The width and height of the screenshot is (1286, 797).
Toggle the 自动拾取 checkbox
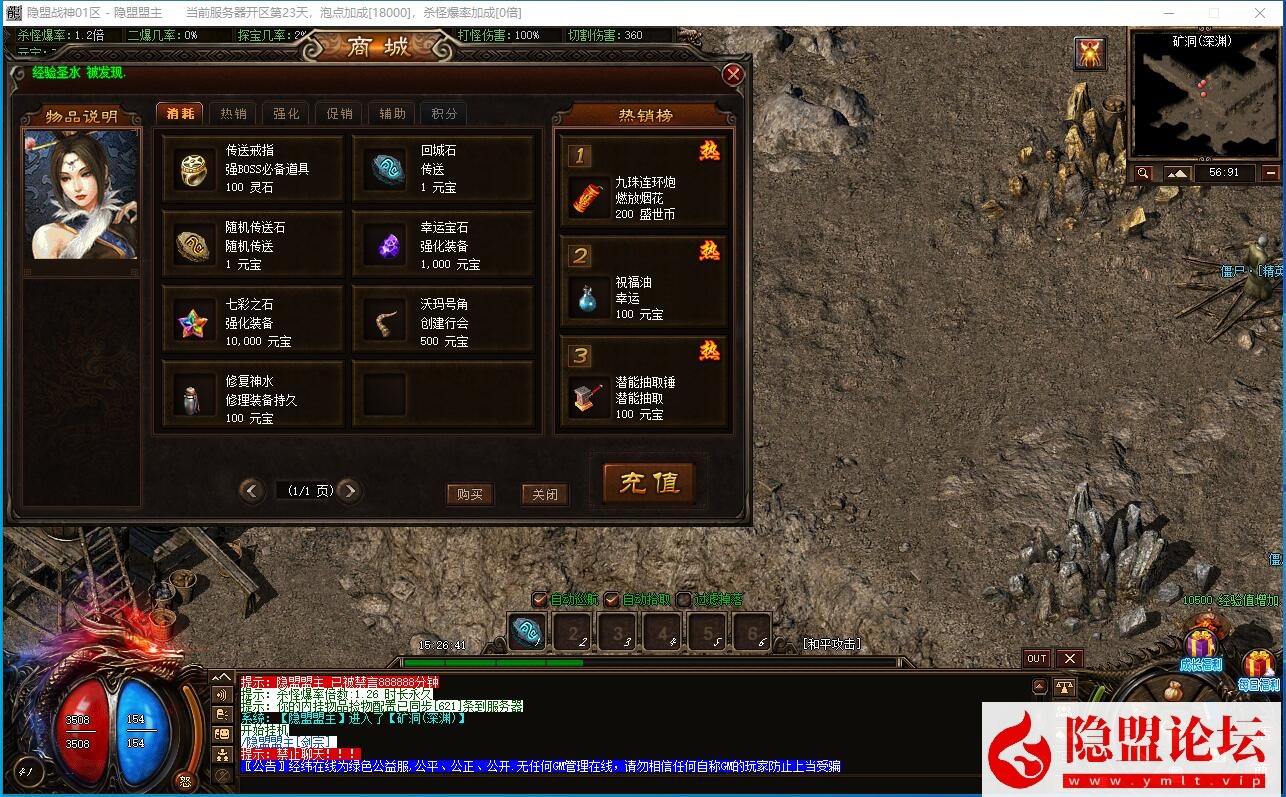(x=612, y=600)
